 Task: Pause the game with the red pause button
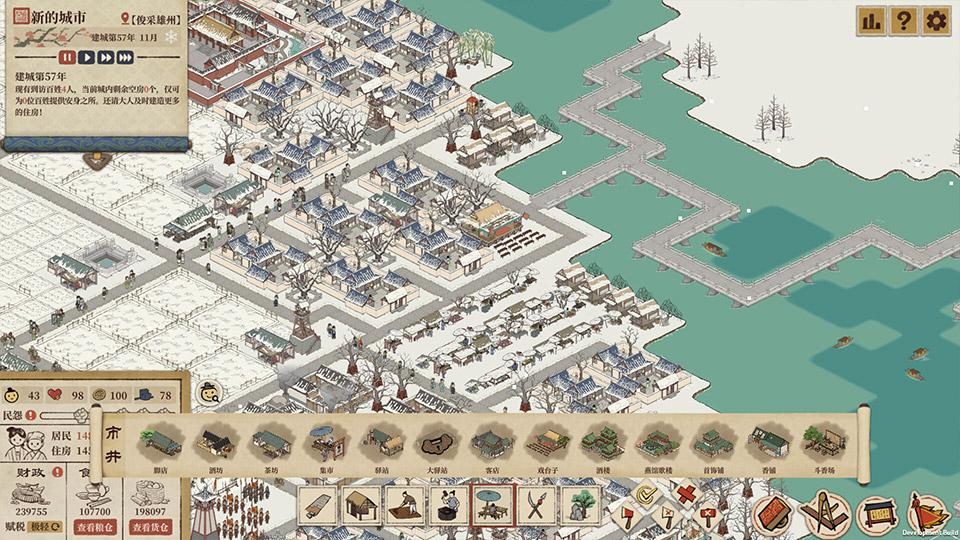67,57
